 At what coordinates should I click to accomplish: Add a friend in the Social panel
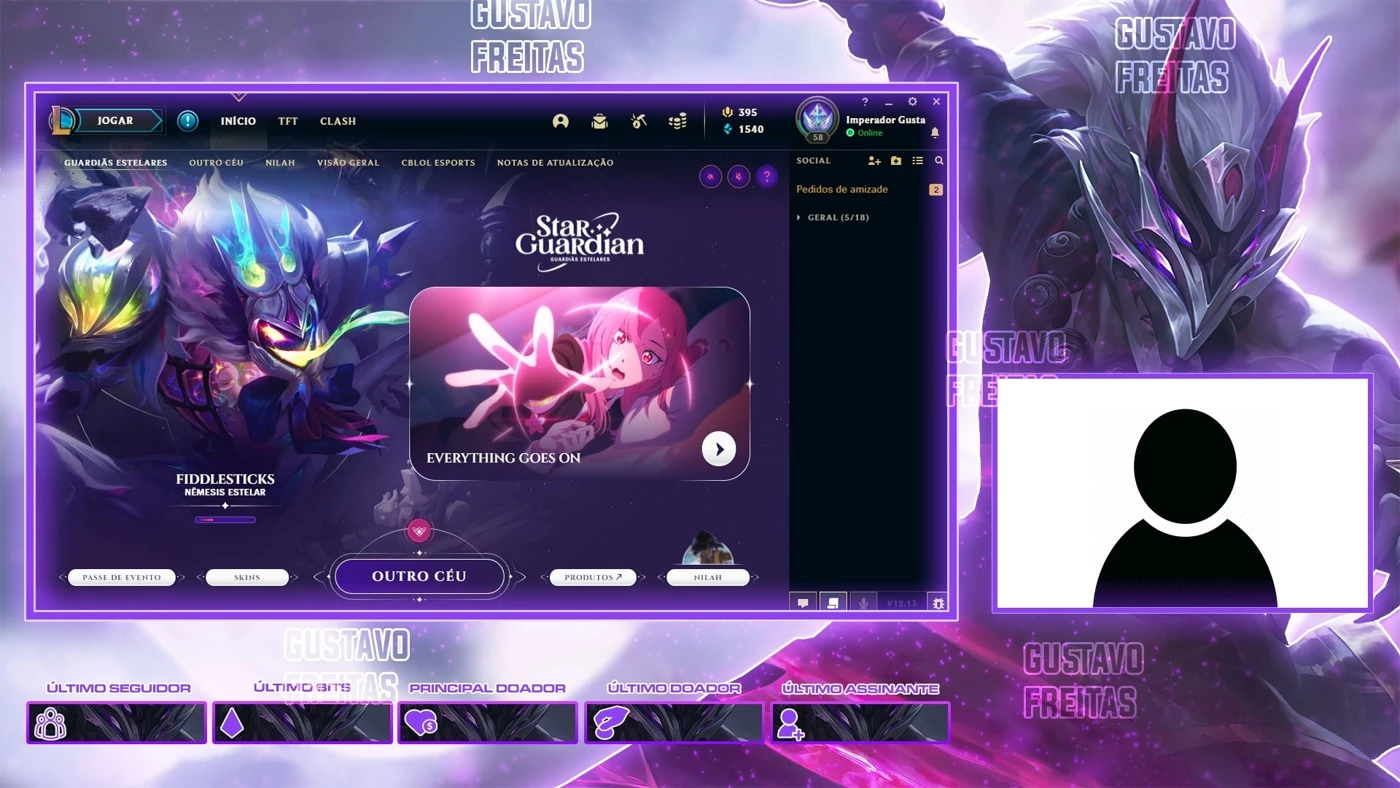click(x=874, y=161)
